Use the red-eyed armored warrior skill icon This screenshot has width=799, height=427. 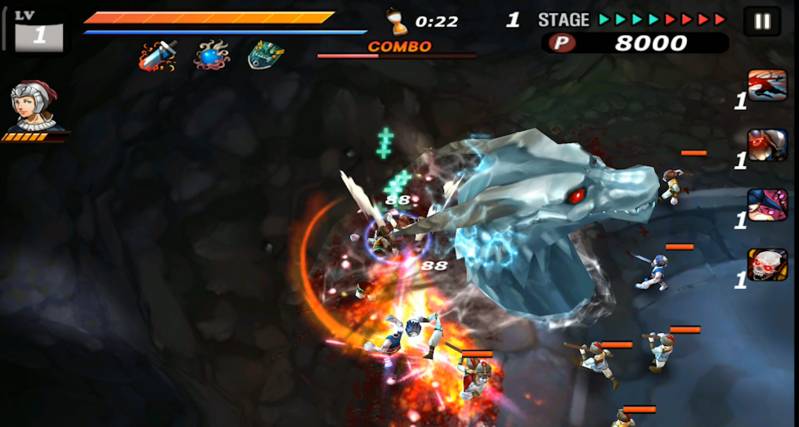(x=767, y=144)
